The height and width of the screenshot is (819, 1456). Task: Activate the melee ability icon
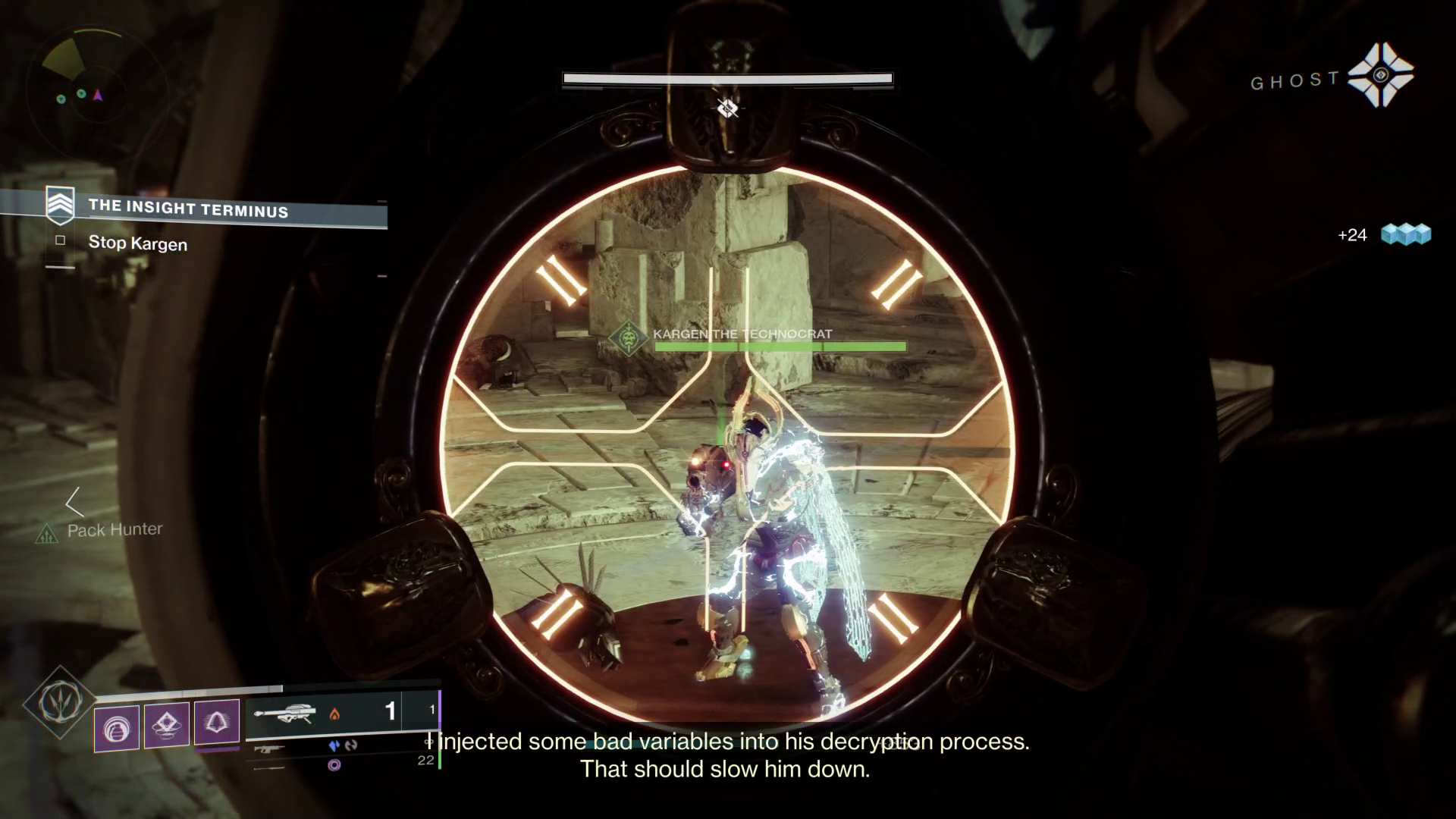(x=167, y=724)
